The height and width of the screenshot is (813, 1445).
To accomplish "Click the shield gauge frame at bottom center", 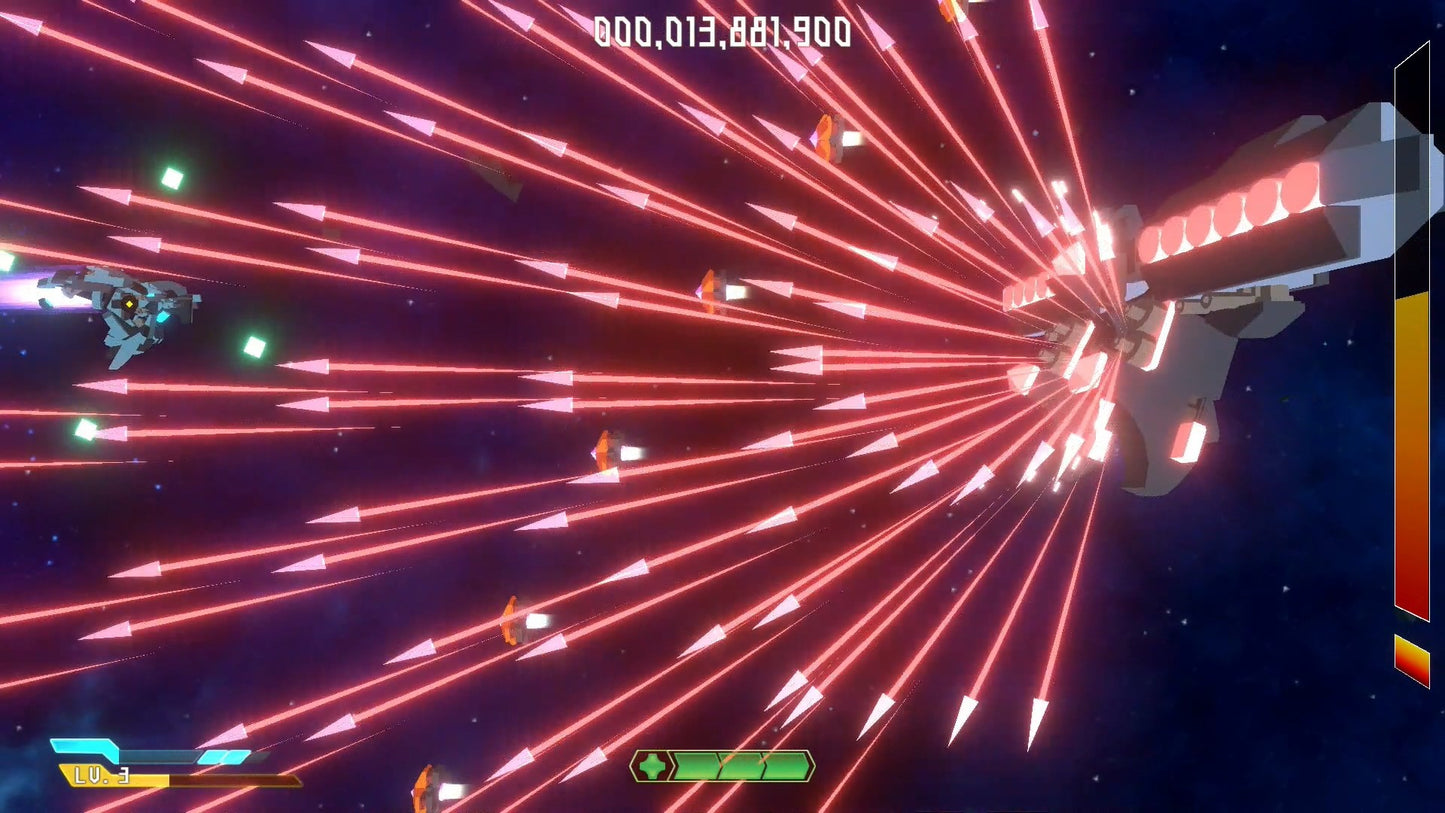I will pyautogui.click(x=723, y=767).
